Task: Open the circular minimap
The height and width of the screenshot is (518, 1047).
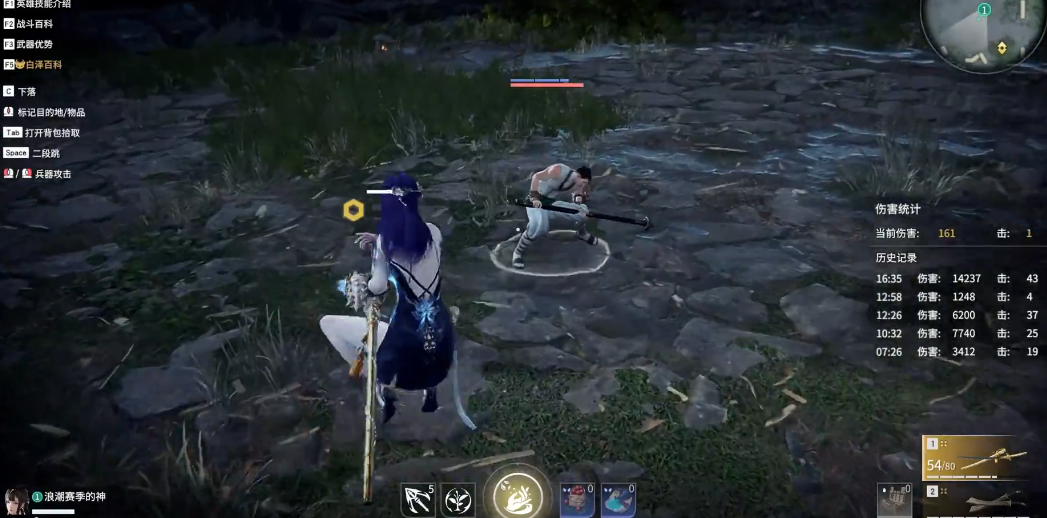Action: click(x=984, y=35)
